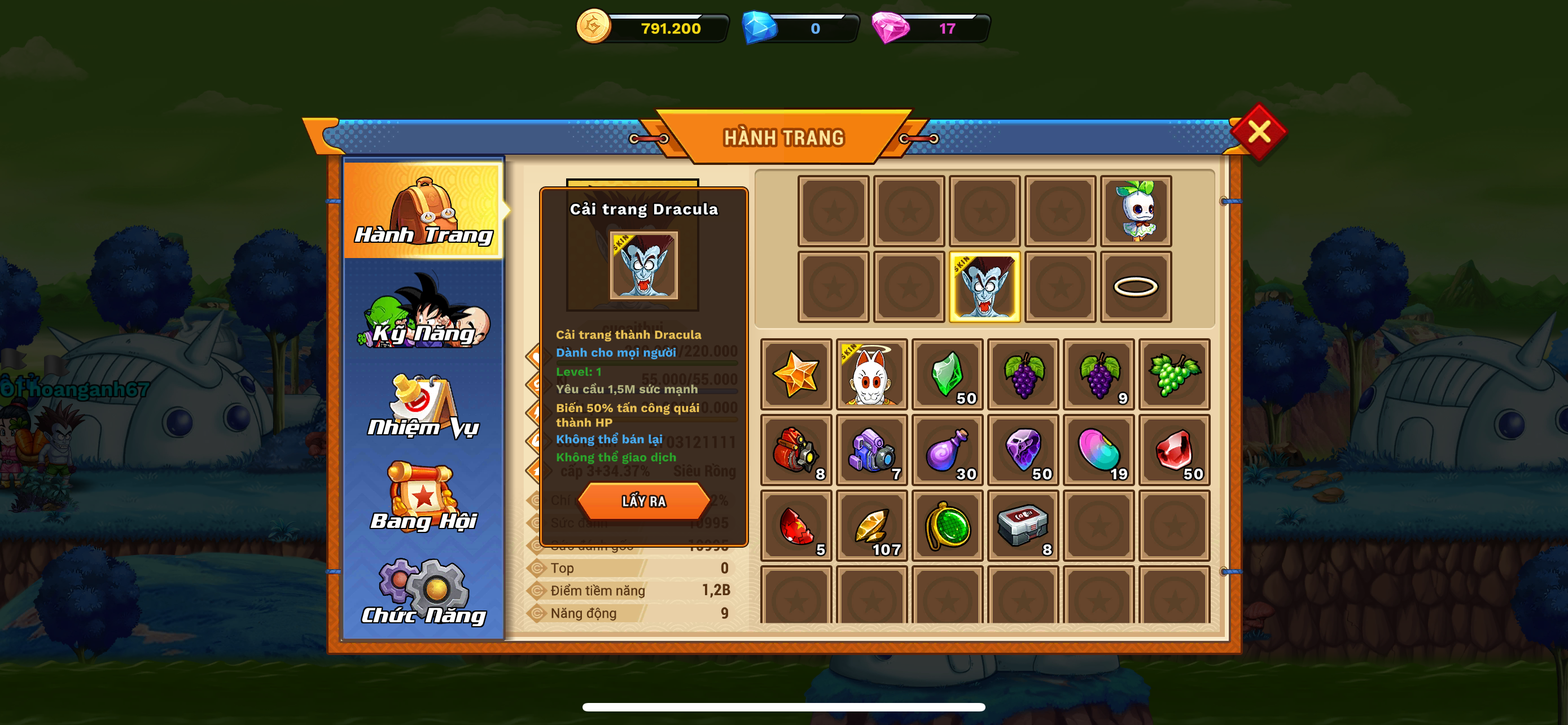Choose the purple potion flask stack
This screenshot has height=725, width=1568.
pyautogui.click(x=948, y=450)
